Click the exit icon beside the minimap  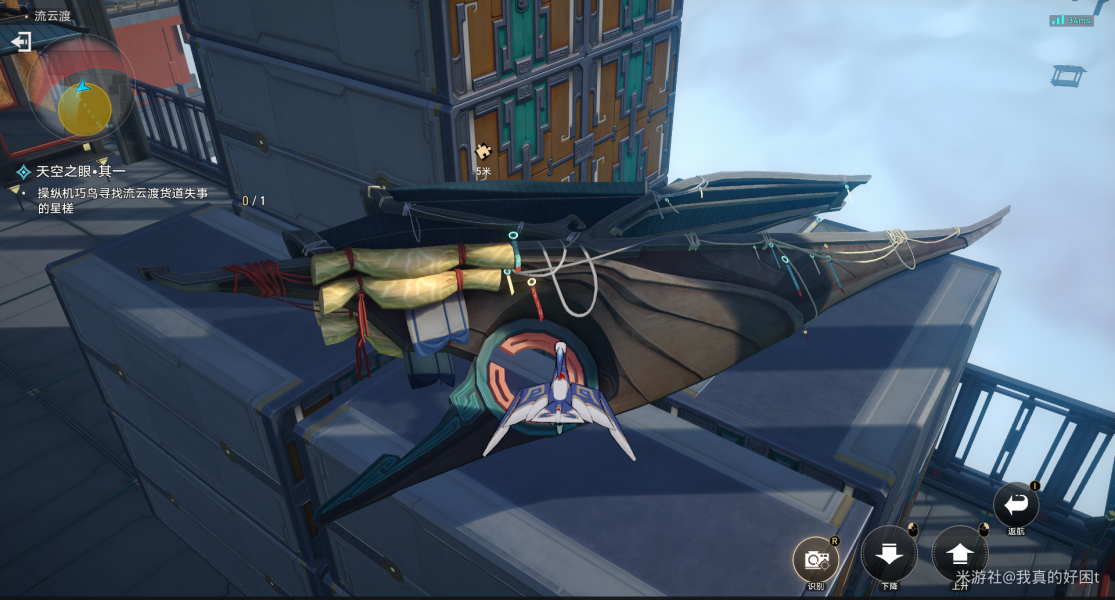pyautogui.click(x=22, y=42)
